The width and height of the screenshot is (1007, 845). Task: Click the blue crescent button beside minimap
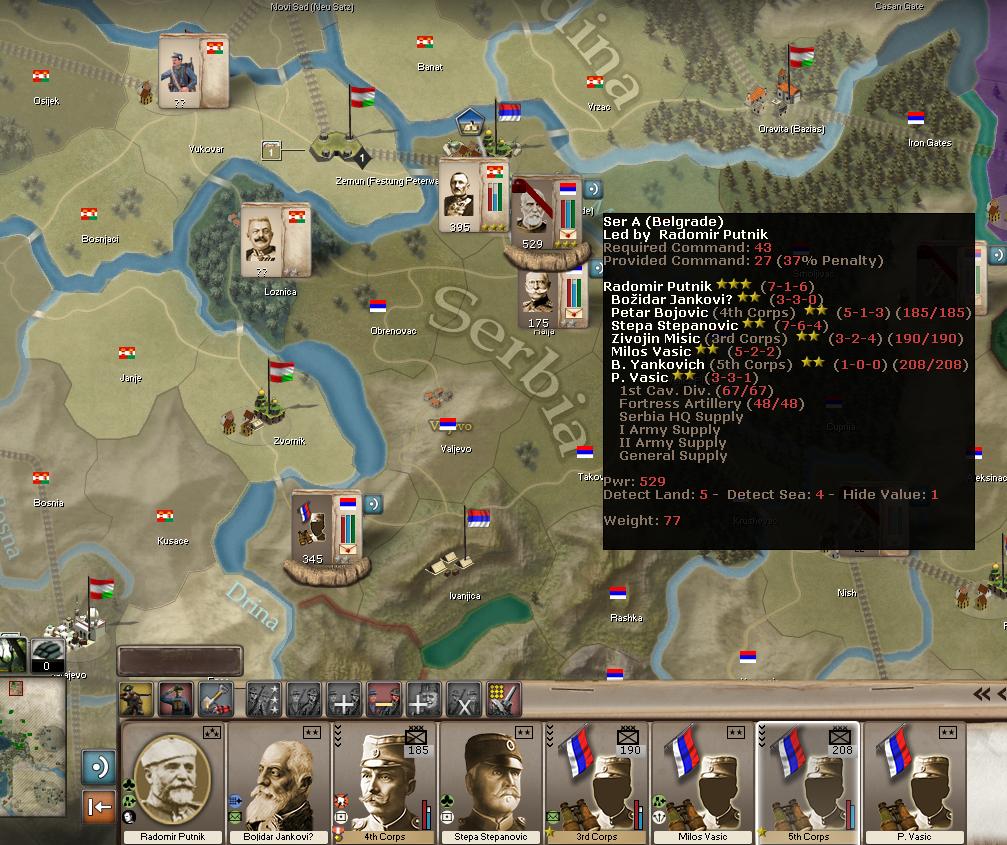coord(99,767)
